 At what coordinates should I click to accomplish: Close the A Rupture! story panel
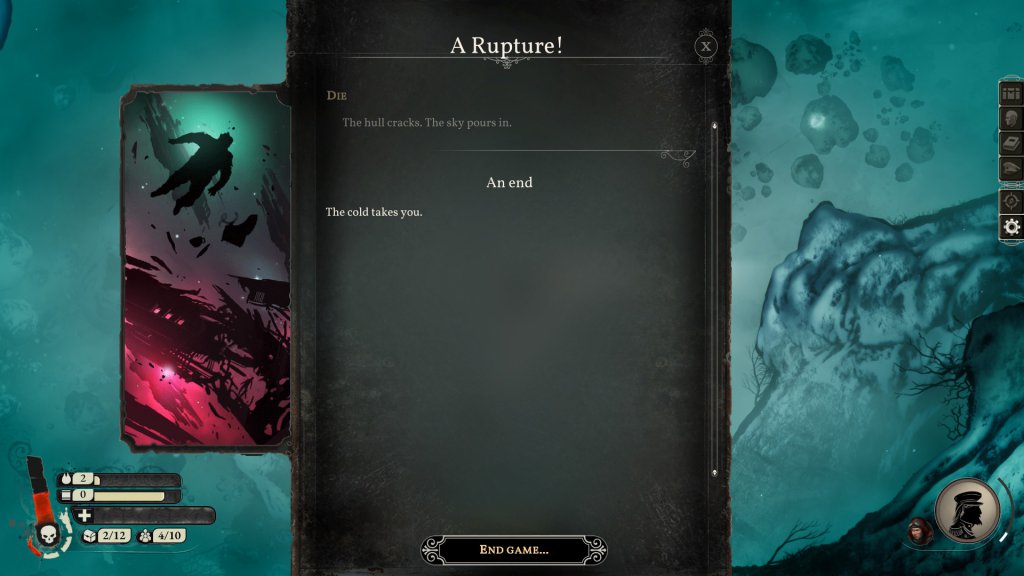tap(707, 46)
